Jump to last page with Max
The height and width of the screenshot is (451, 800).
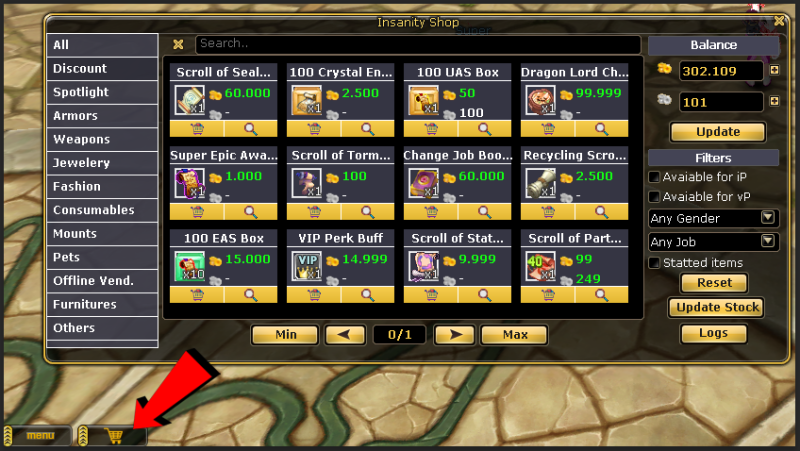tap(515, 335)
